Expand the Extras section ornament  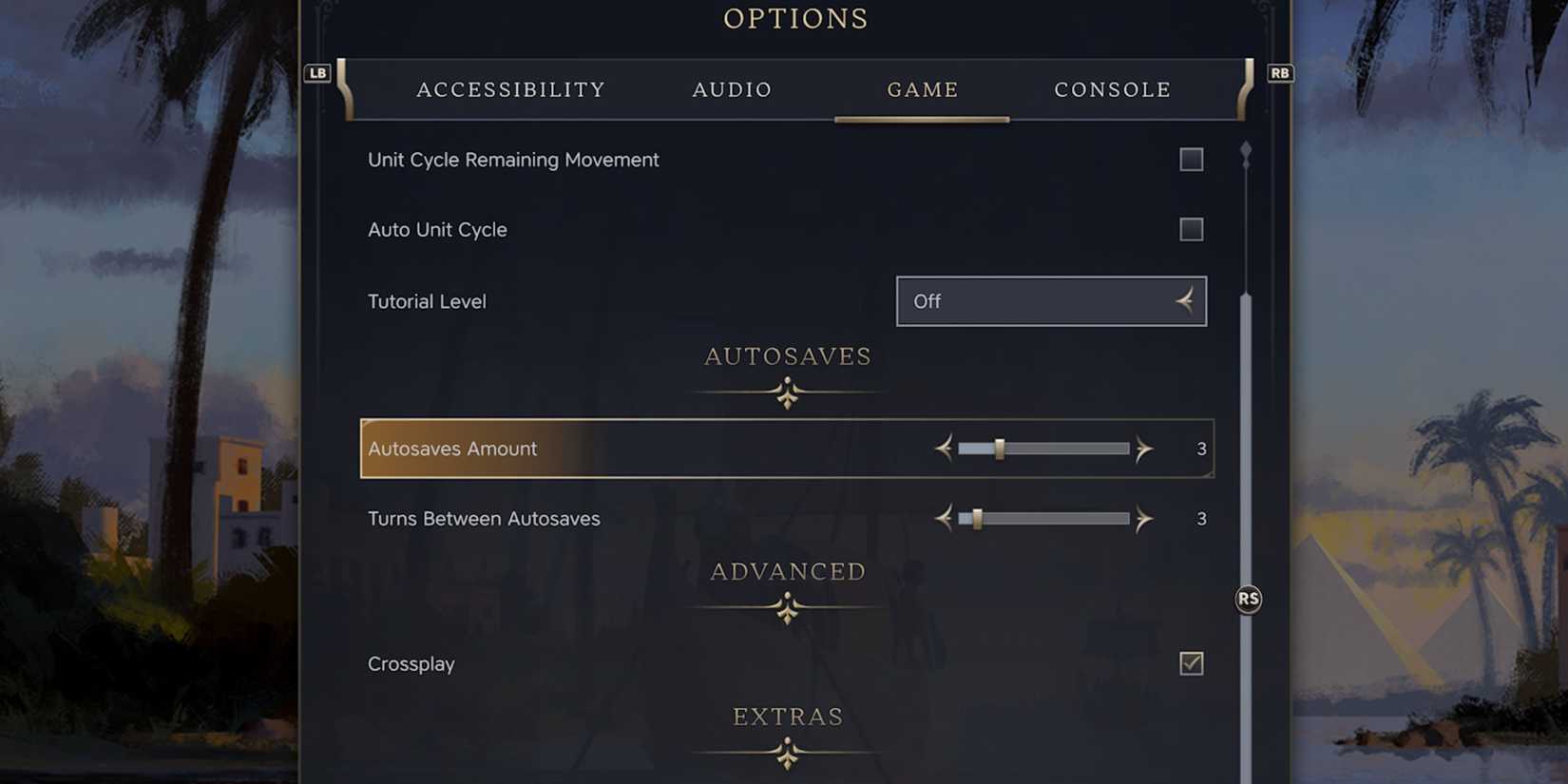787,752
